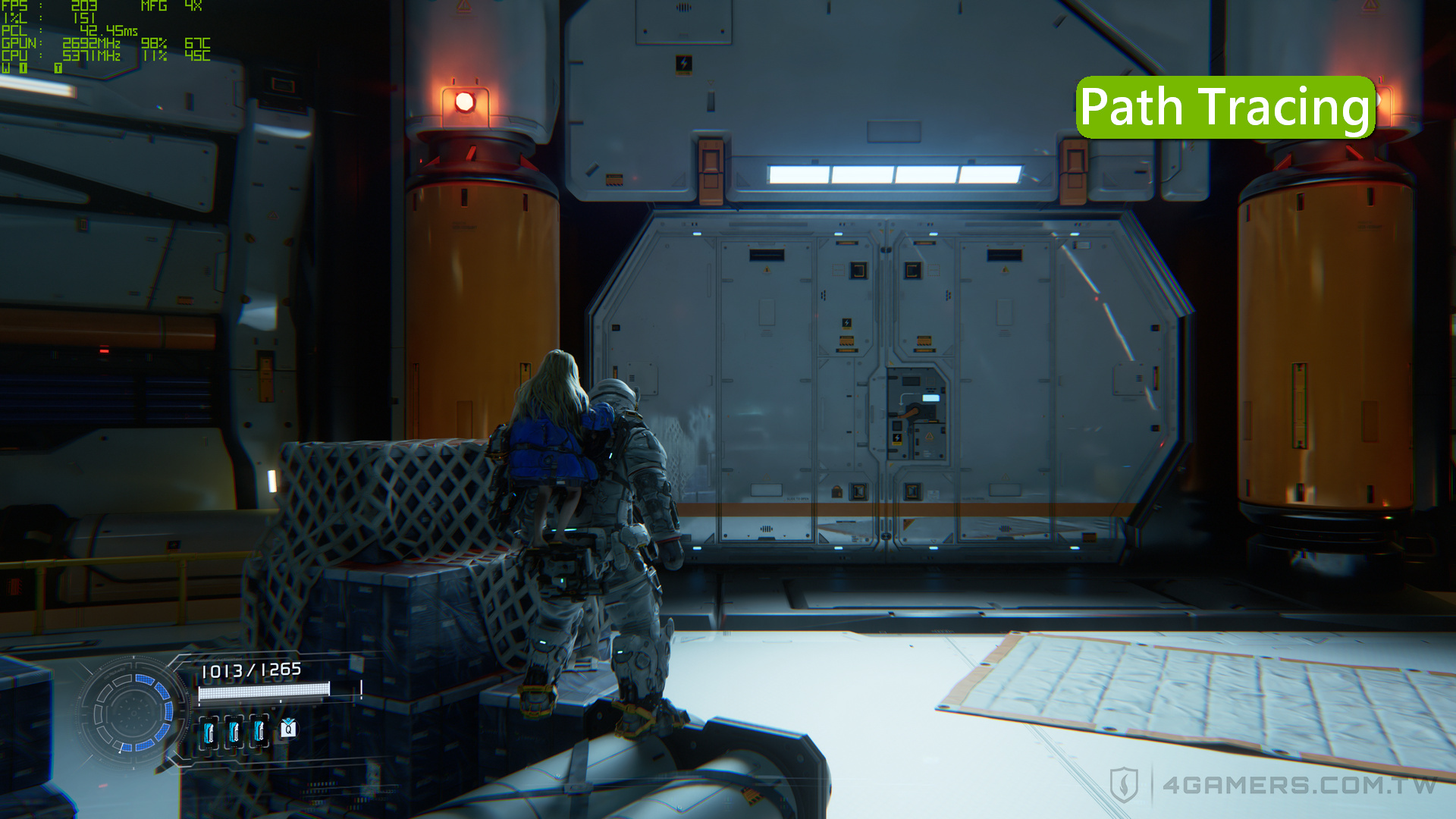Click the 1013/1265 health value text

pos(250,670)
